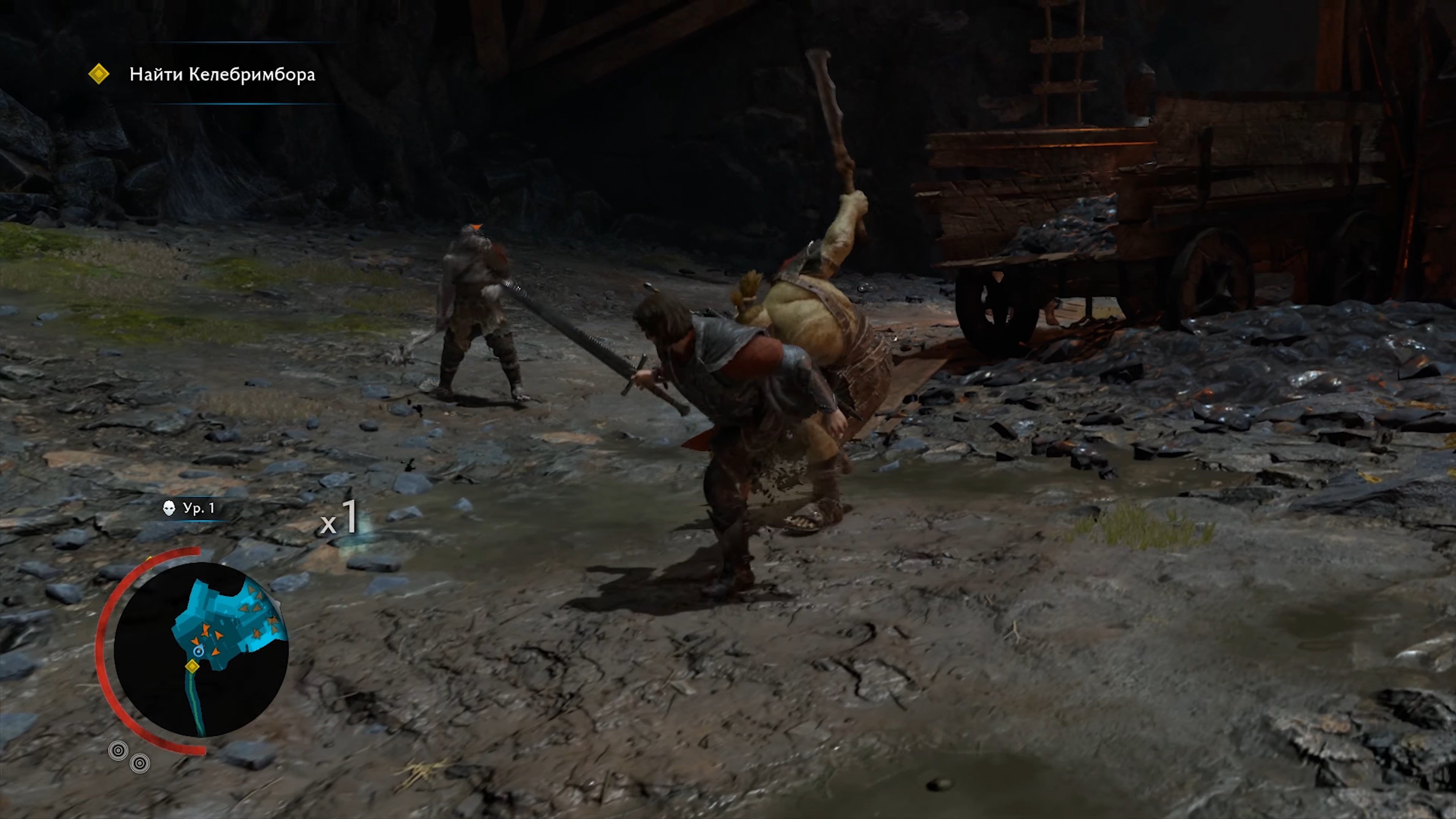Click the lower concentric-circle ammo indicator

[x=140, y=764]
